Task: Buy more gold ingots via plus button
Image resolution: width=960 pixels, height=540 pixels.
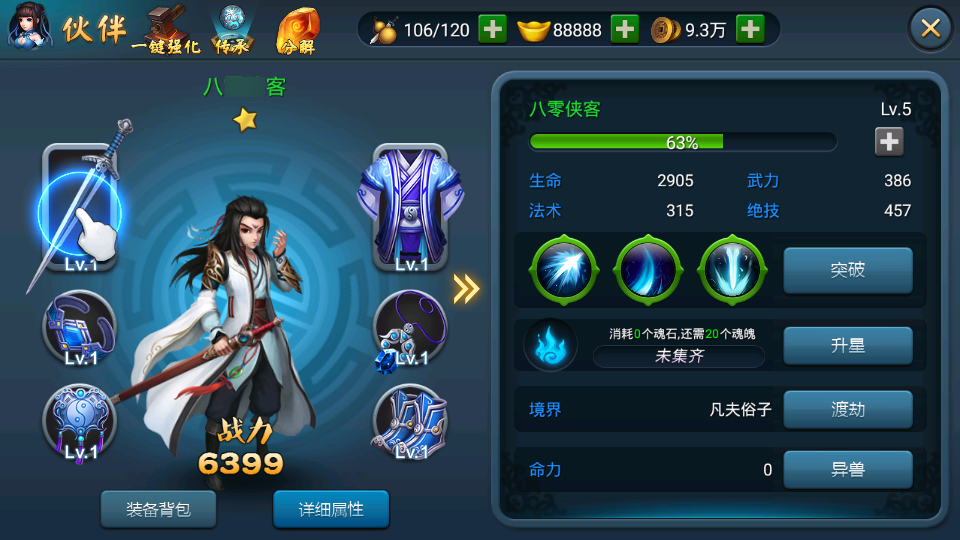Action: tap(624, 29)
